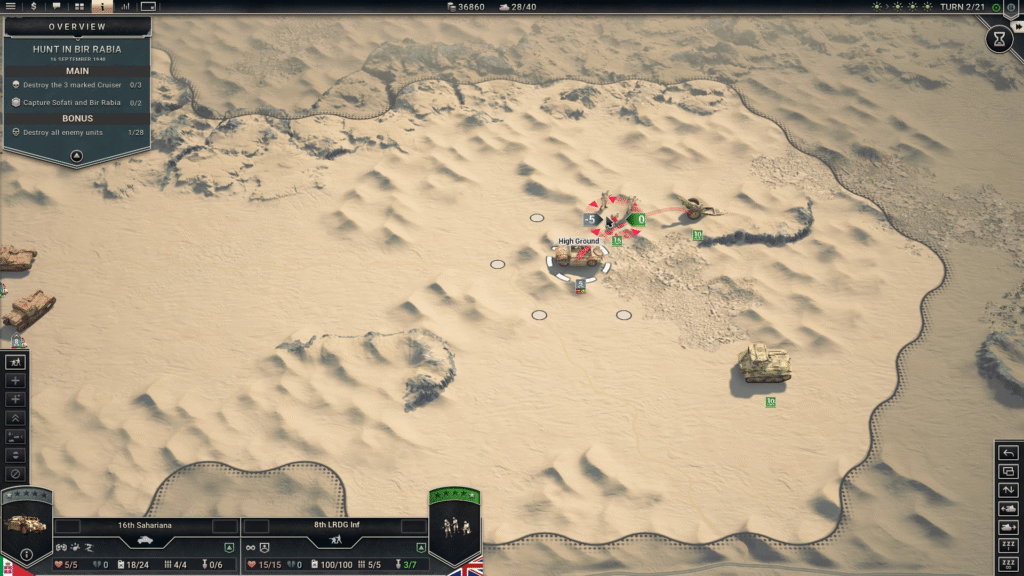The image size is (1024, 576).
Task: Activate the disabled-circle cancel action button
Action: tap(15, 474)
